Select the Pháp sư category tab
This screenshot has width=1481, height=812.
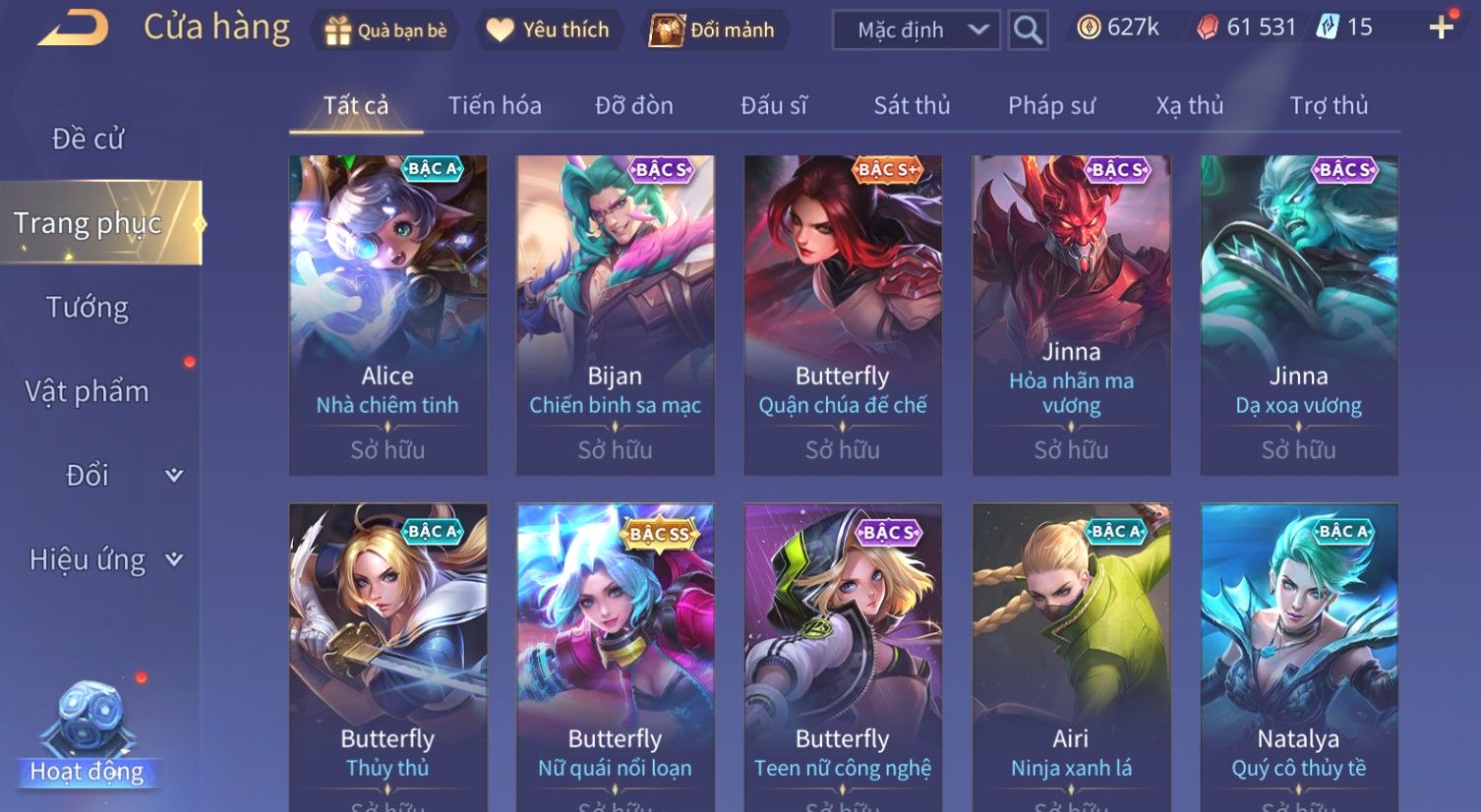coord(1051,106)
